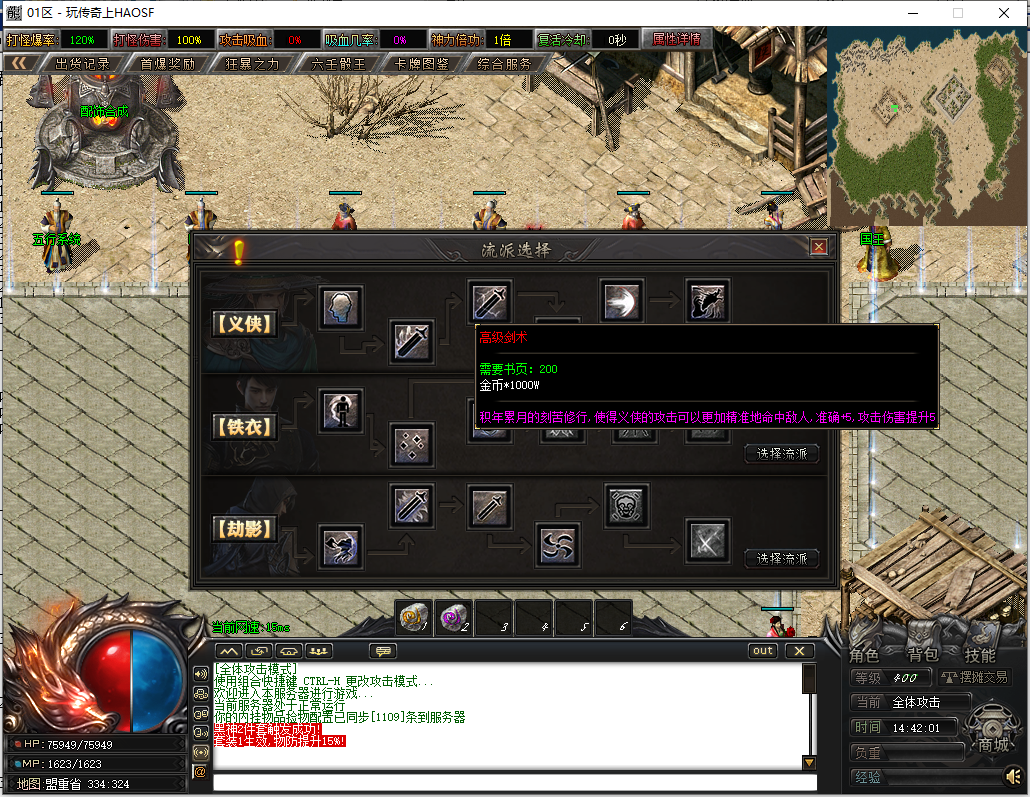The height and width of the screenshot is (797, 1030).
Task: Click the chat panel's out button
Action: (x=763, y=651)
